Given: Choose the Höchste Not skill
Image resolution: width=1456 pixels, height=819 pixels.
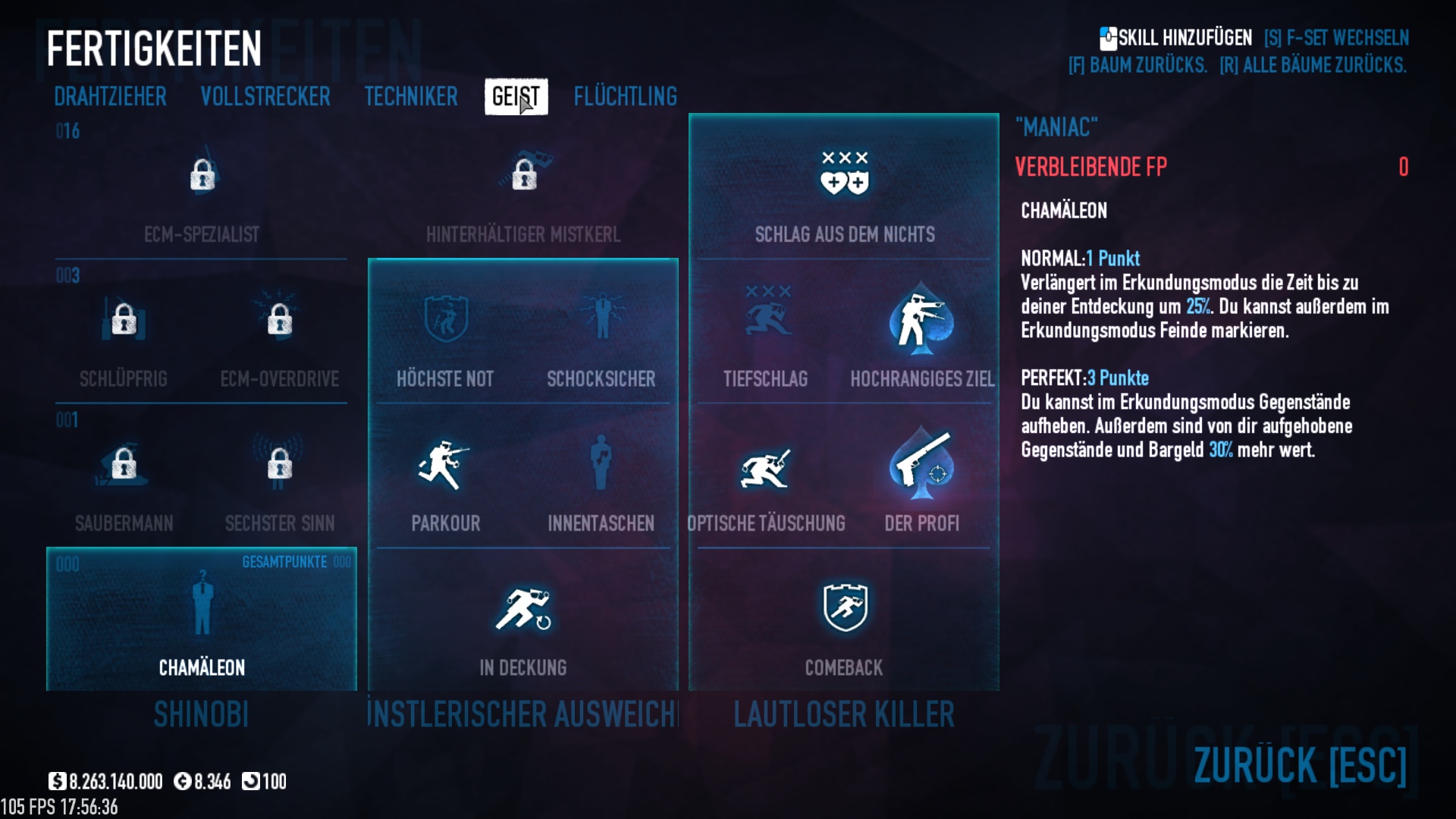Looking at the screenshot, I should click(445, 321).
